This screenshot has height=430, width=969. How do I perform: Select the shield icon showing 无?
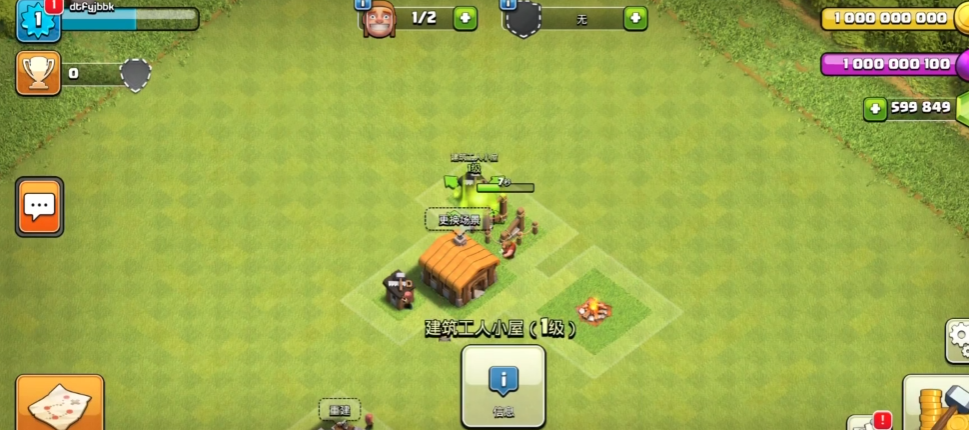pyautogui.click(x=523, y=18)
